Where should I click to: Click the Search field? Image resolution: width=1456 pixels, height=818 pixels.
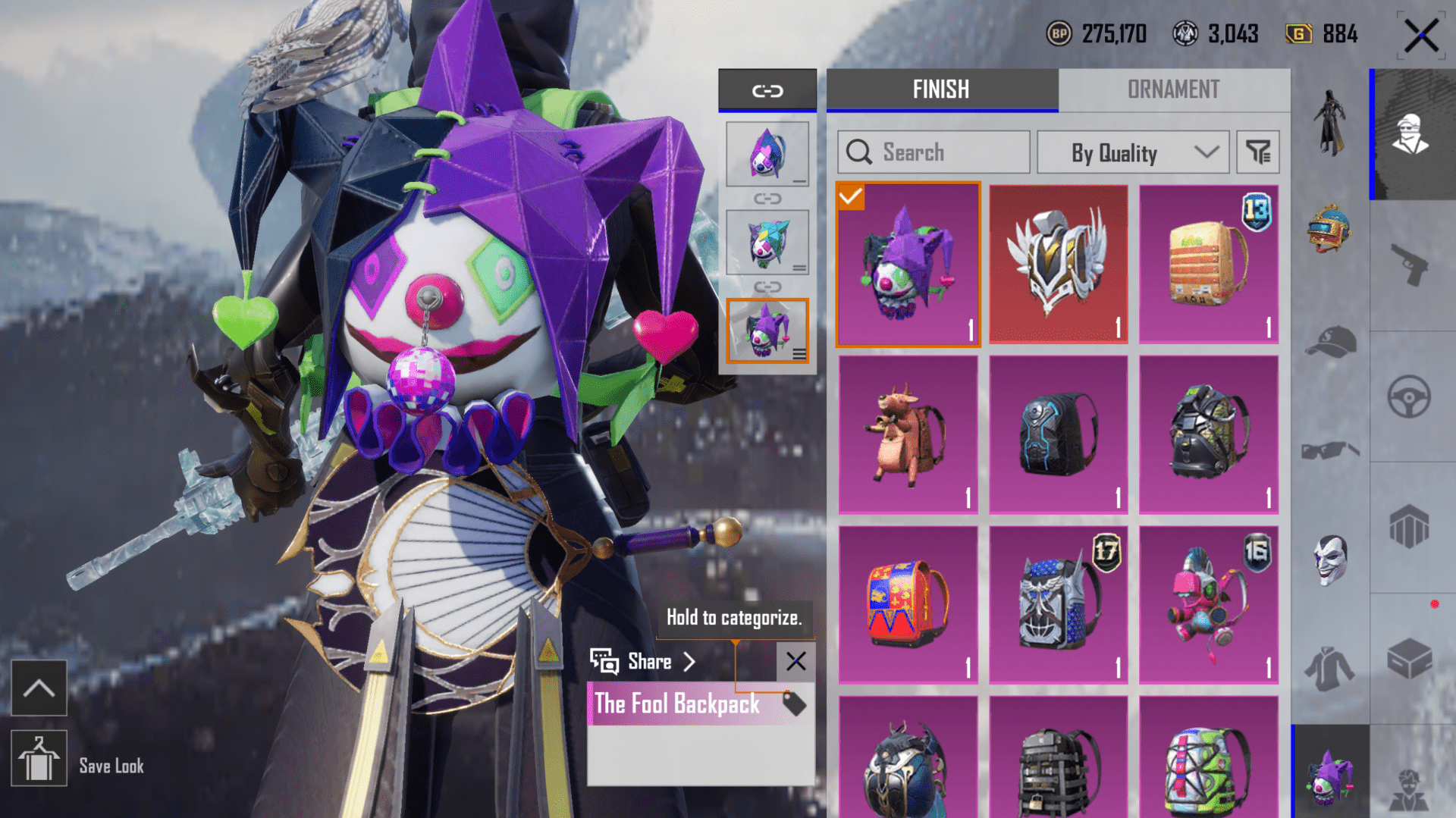(x=934, y=152)
